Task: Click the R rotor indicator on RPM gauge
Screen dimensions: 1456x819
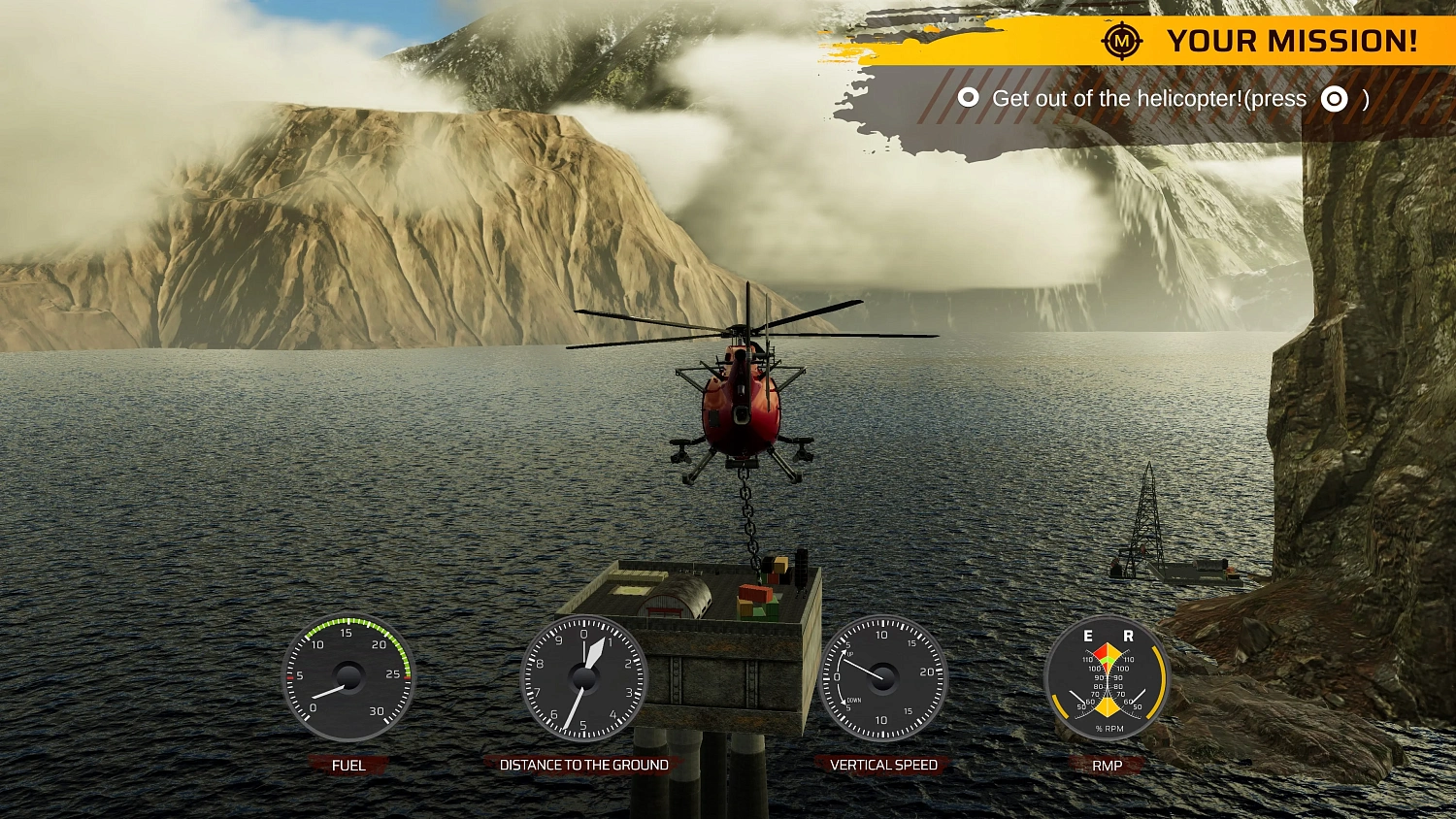Action: [1127, 638]
